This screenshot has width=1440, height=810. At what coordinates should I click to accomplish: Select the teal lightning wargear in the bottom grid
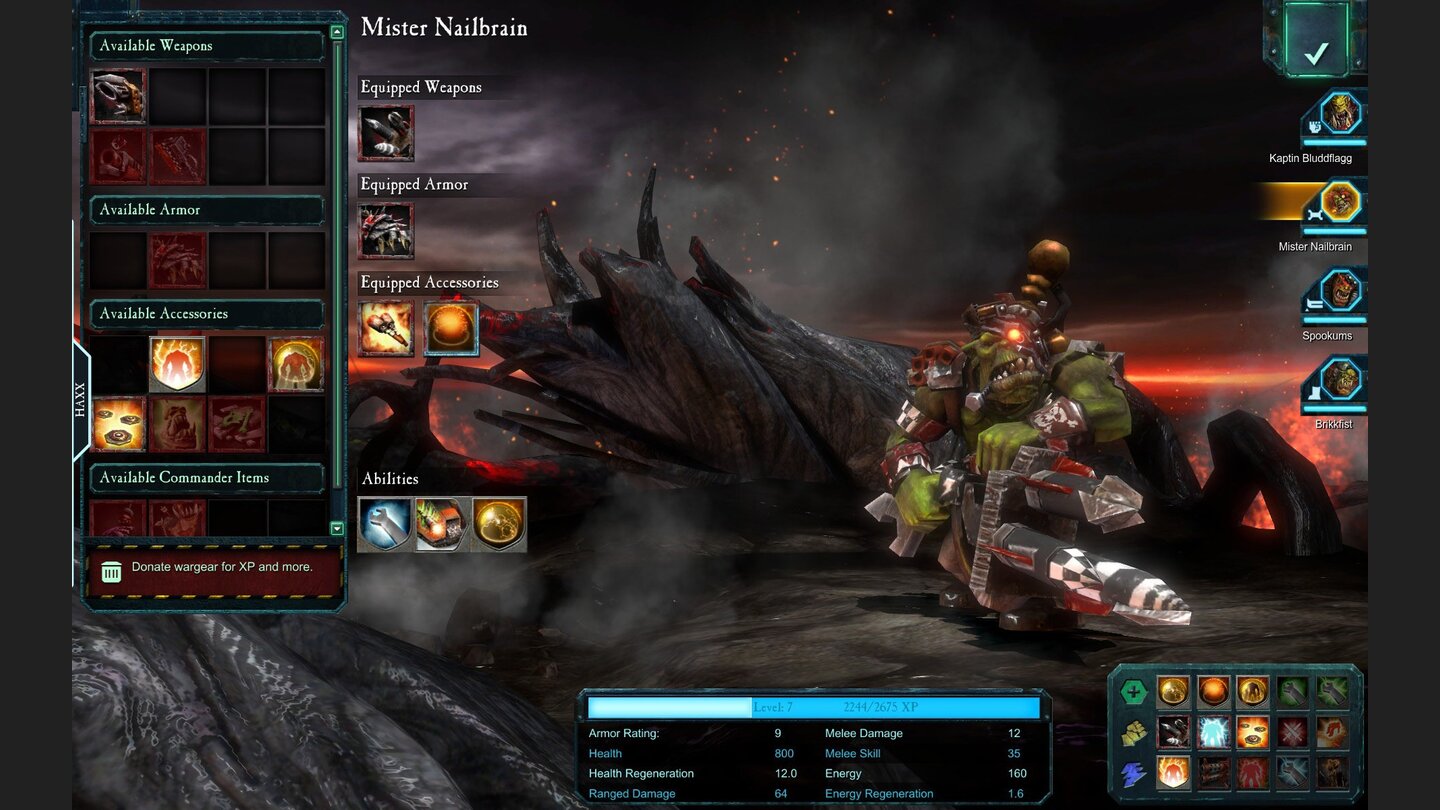point(1213,730)
